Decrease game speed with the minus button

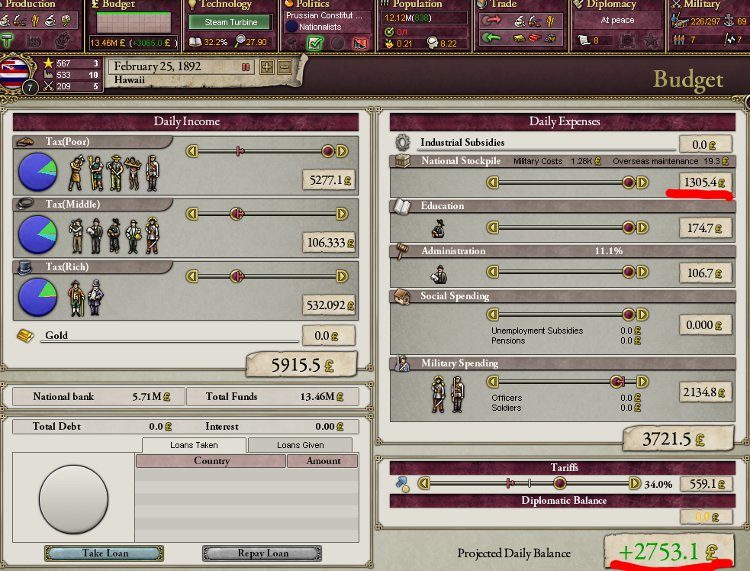click(x=284, y=67)
